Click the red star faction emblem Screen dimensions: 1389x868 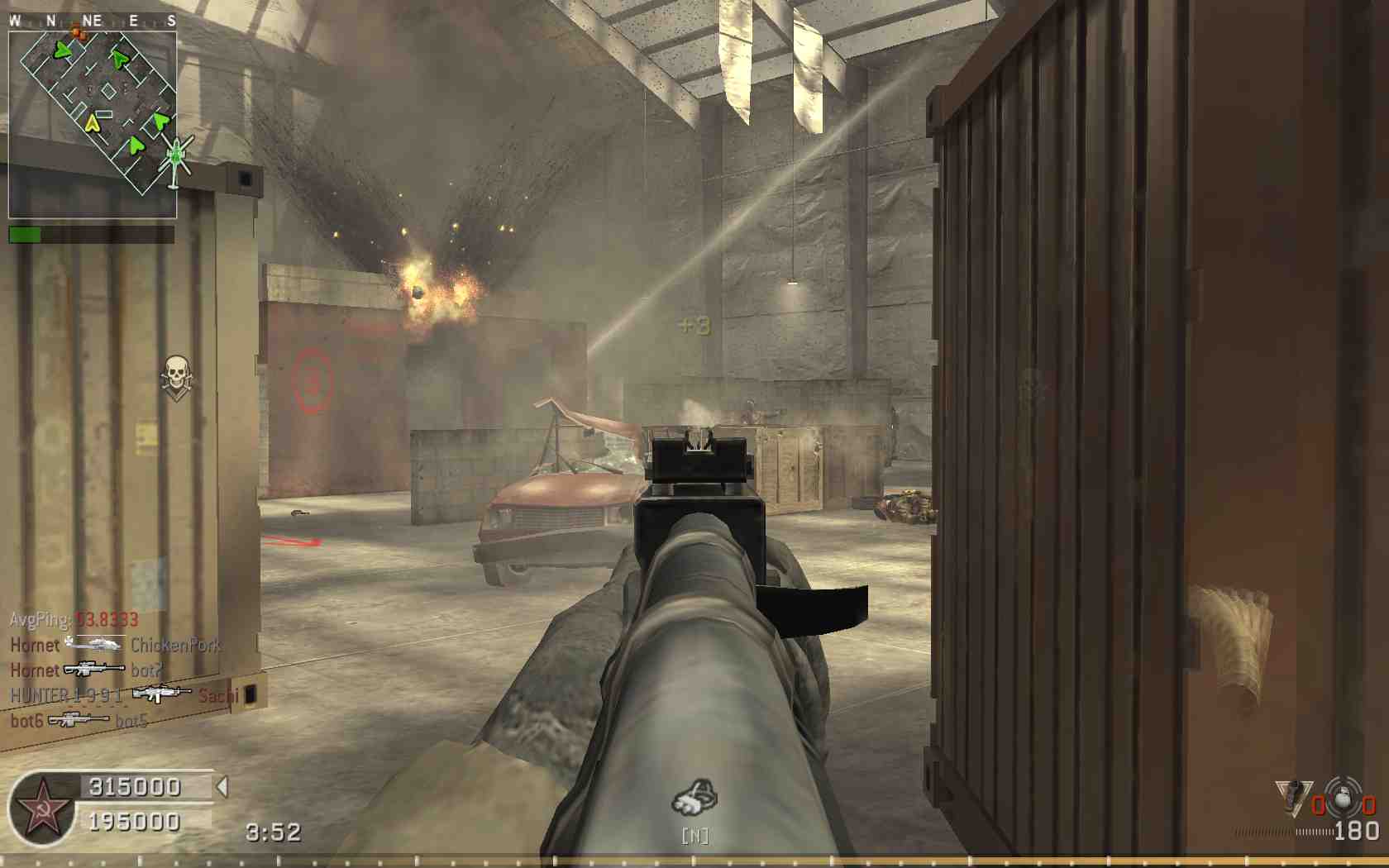click(43, 809)
